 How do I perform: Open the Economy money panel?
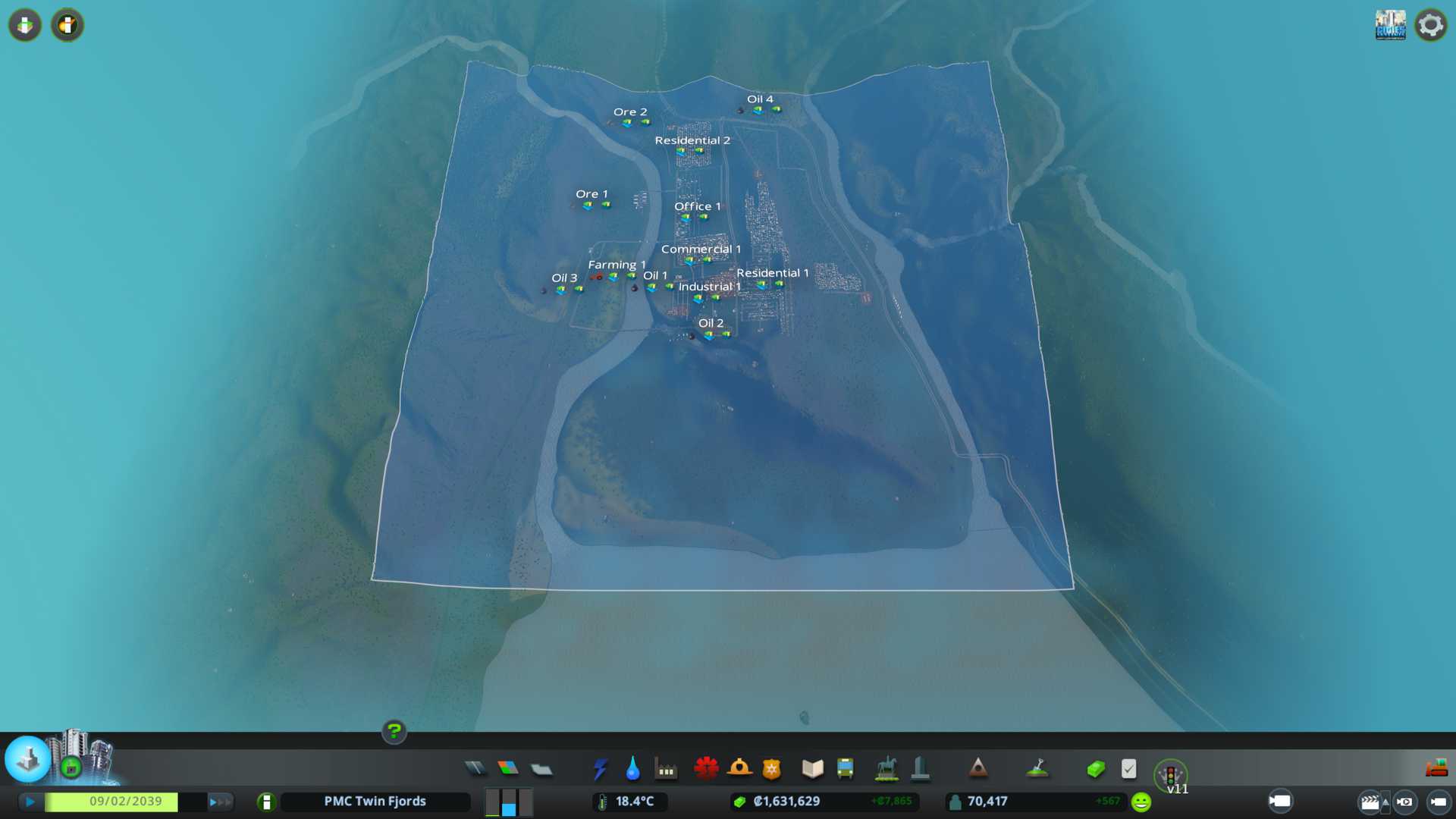click(1096, 769)
